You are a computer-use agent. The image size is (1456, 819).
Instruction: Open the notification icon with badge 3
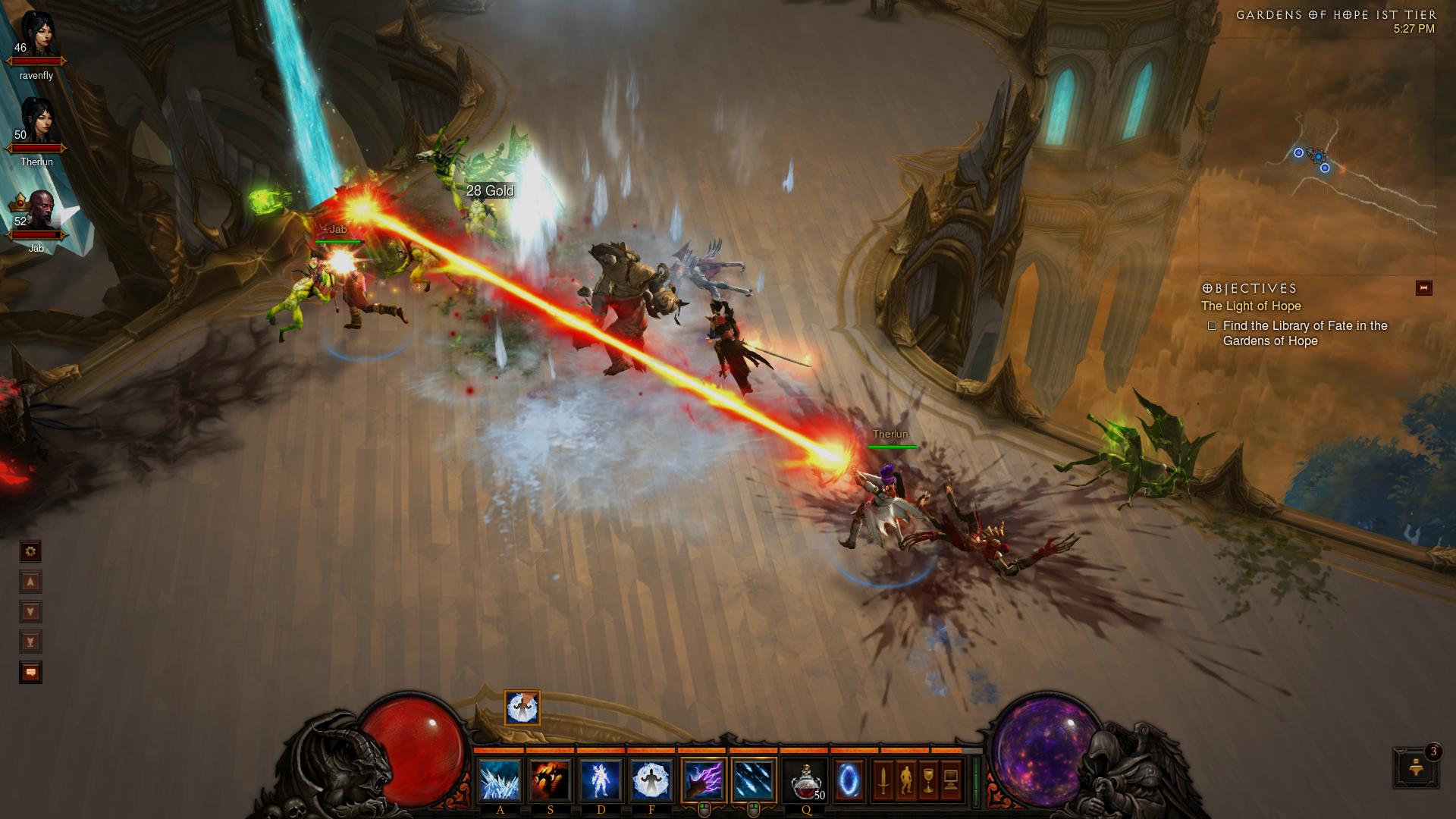click(1415, 767)
